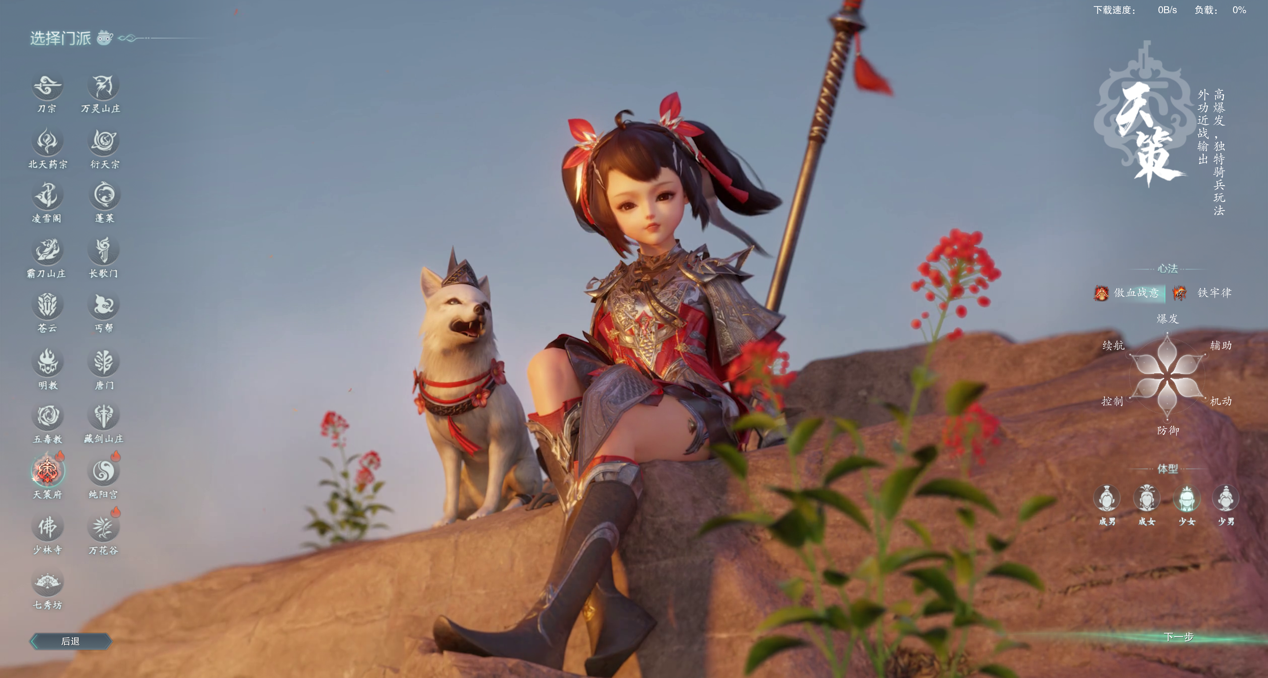The width and height of the screenshot is (1268, 678).
Task: Pick the 藏剑山庄 sect icon
Action: click(103, 416)
